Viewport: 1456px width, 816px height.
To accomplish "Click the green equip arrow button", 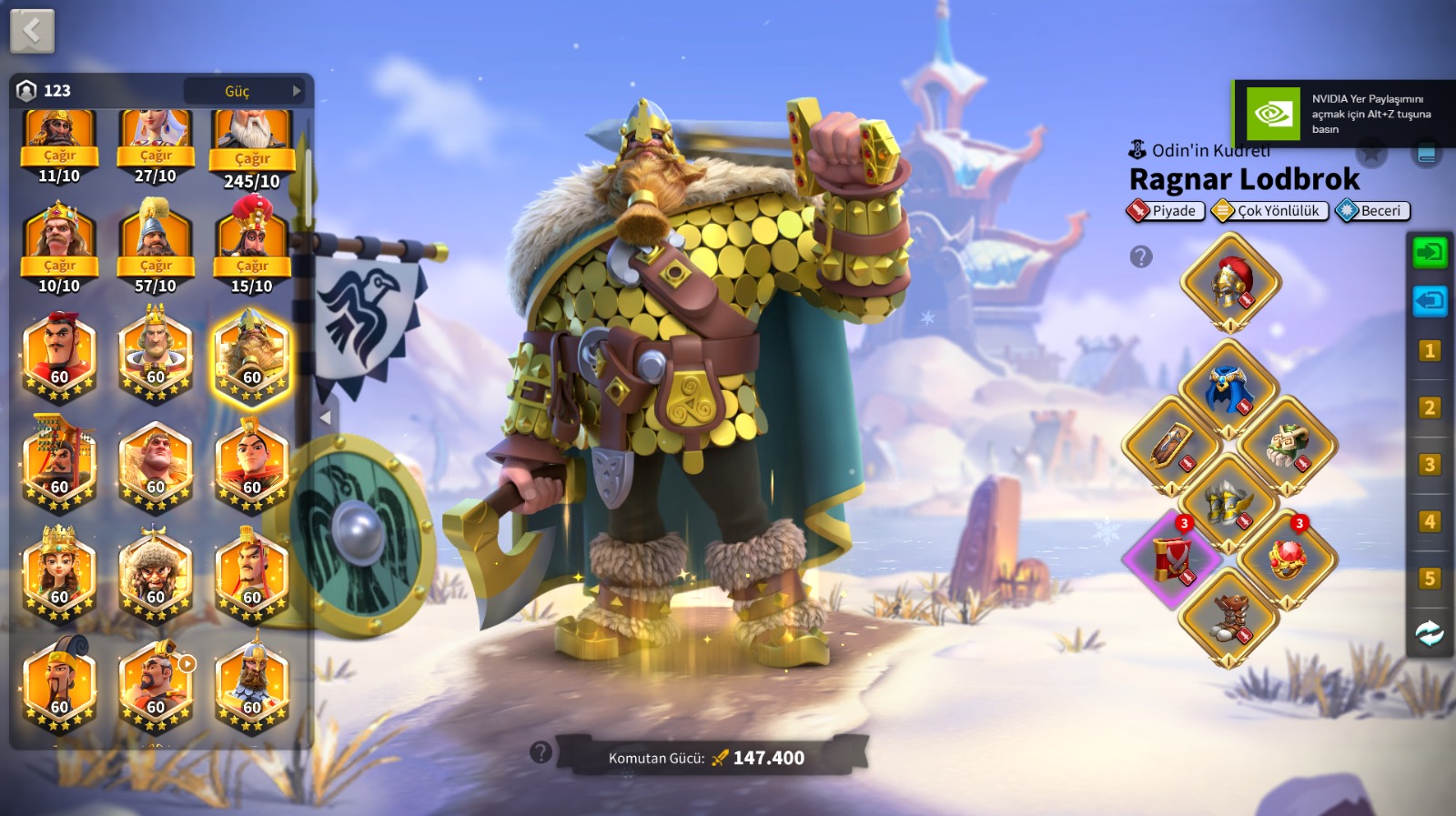I will point(1429,252).
